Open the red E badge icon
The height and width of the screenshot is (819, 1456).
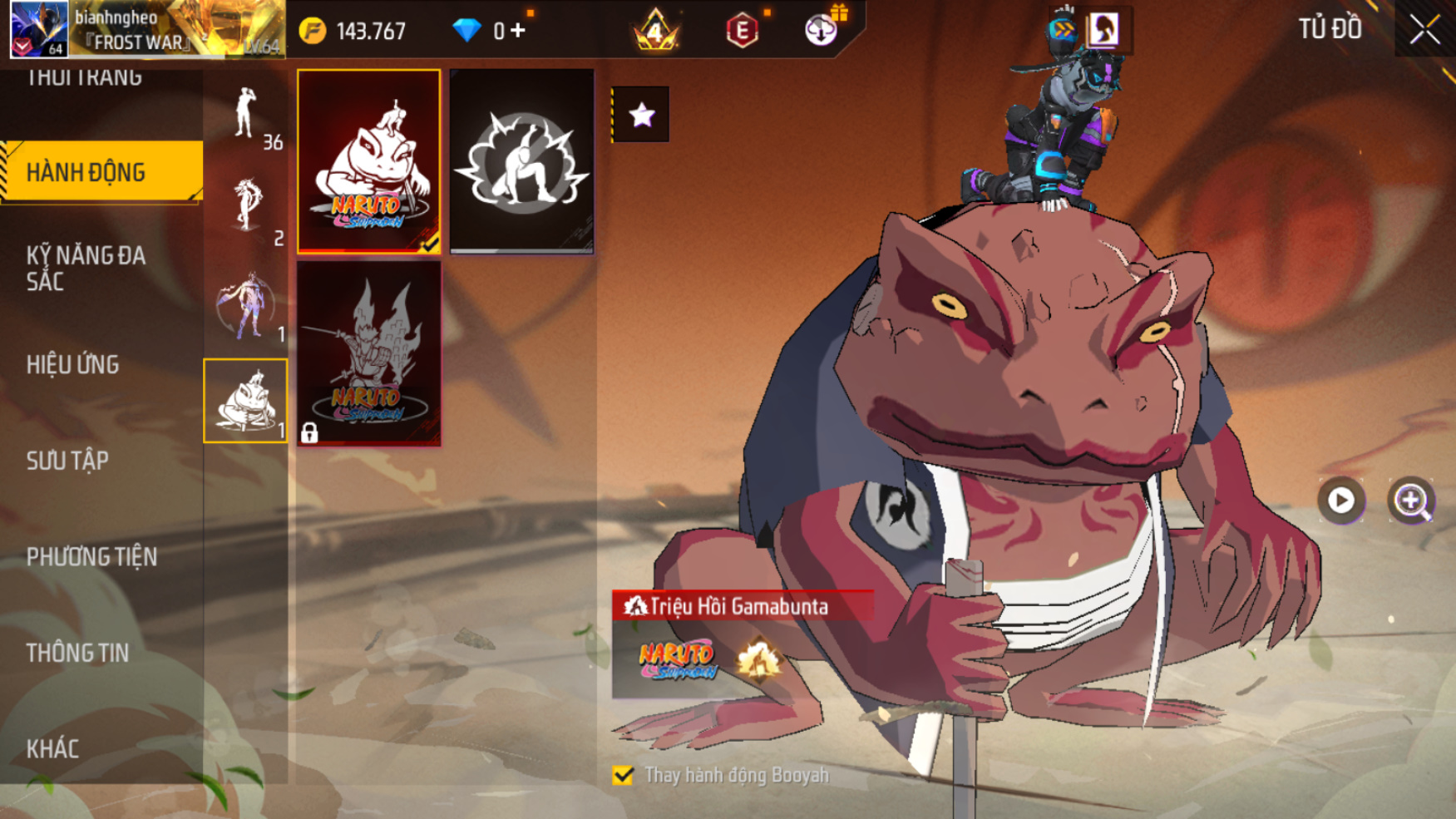[742, 31]
